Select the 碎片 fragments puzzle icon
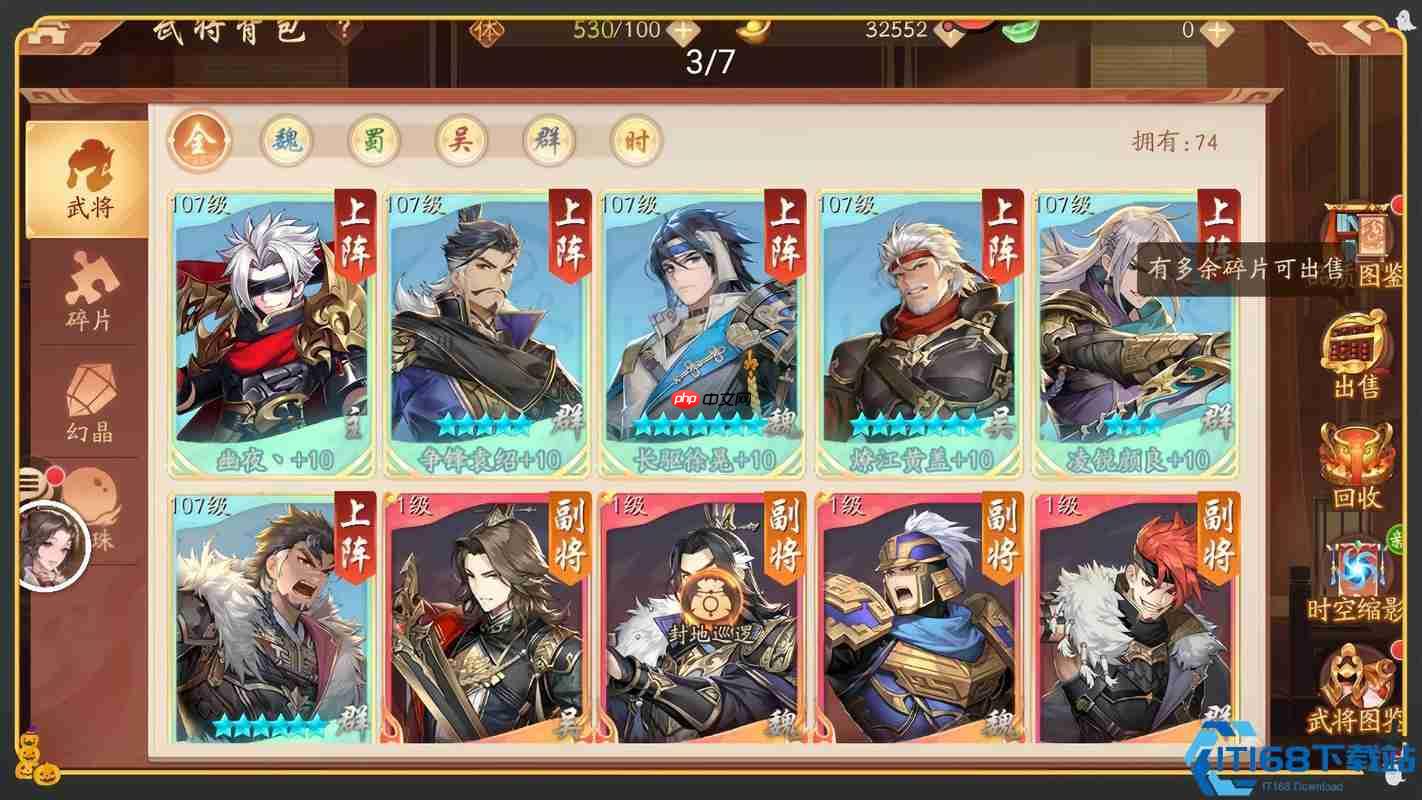Image resolution: width=1422 pixels, height=800 pixels. point(88,290)
